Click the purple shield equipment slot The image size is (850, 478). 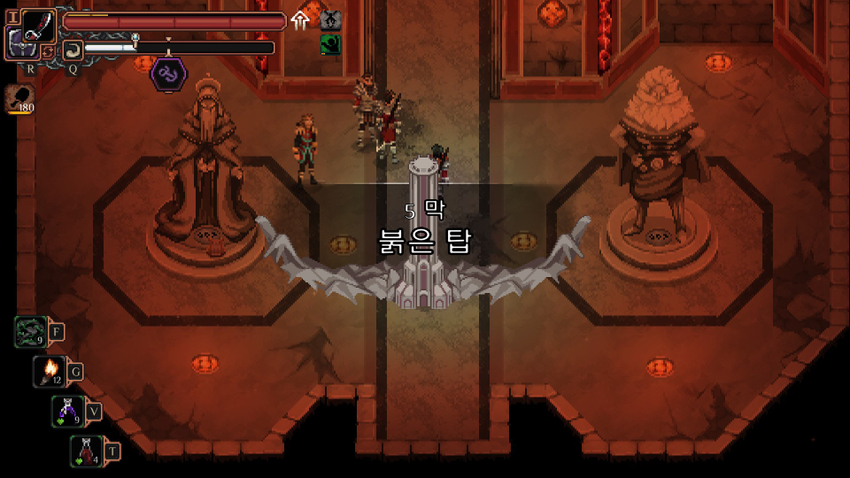pyautogui.click(x=19, y=43)
